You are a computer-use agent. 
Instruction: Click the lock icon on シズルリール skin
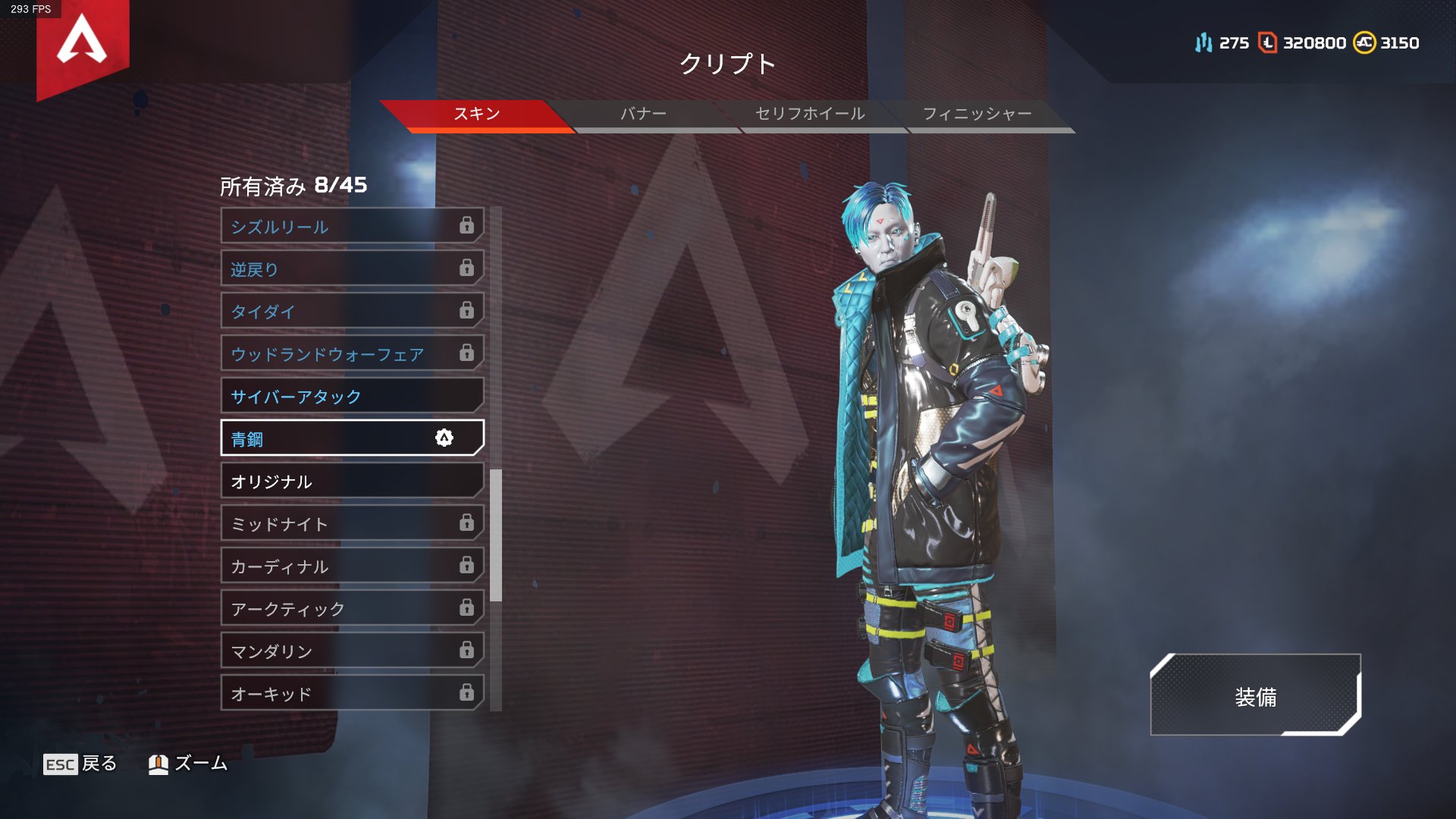point(467,225)
